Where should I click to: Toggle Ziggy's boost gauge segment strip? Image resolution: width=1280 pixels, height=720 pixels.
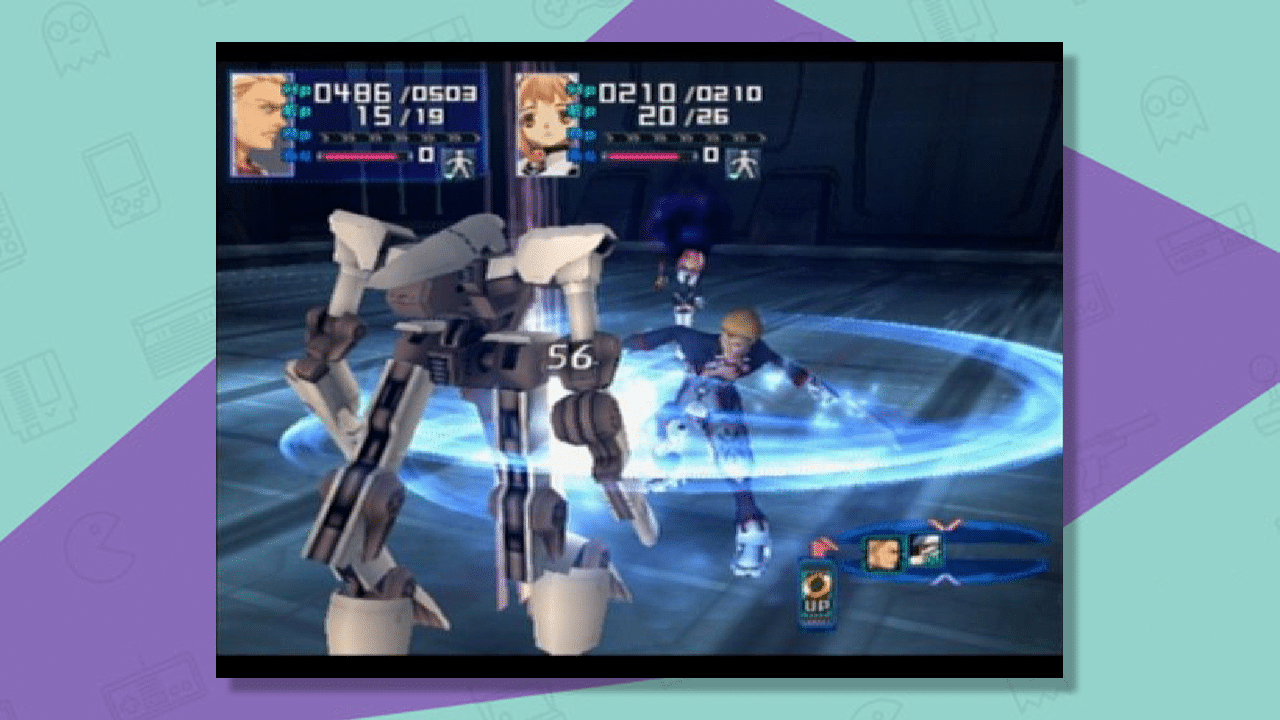click(x=398, y=137)
